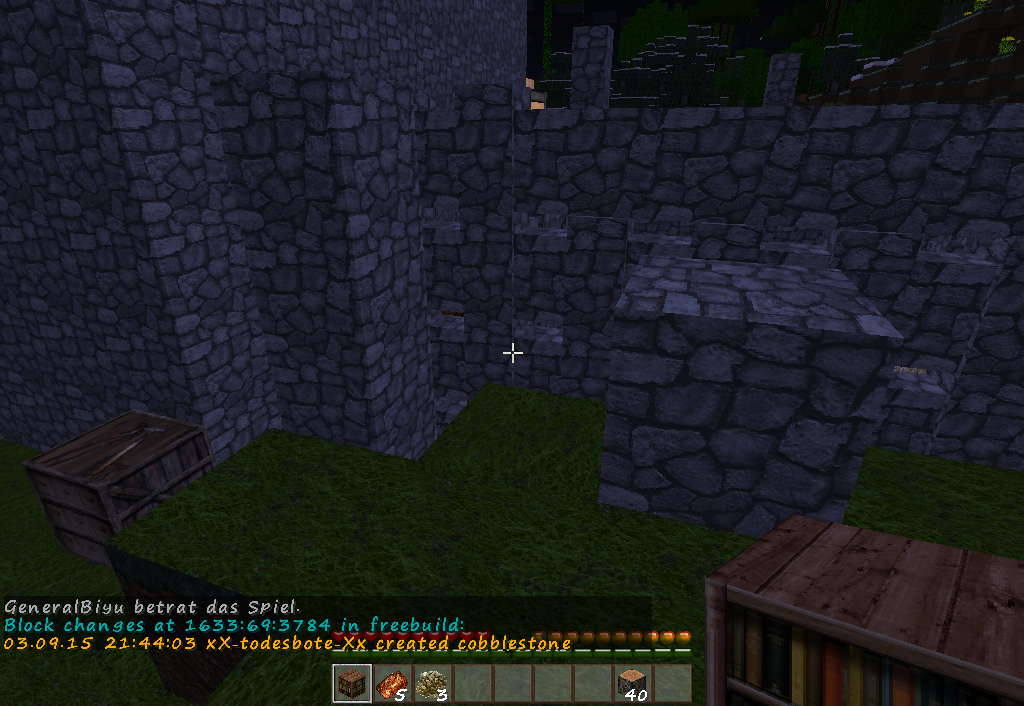Select the bookshelf hotbar slot

[351, 684]
